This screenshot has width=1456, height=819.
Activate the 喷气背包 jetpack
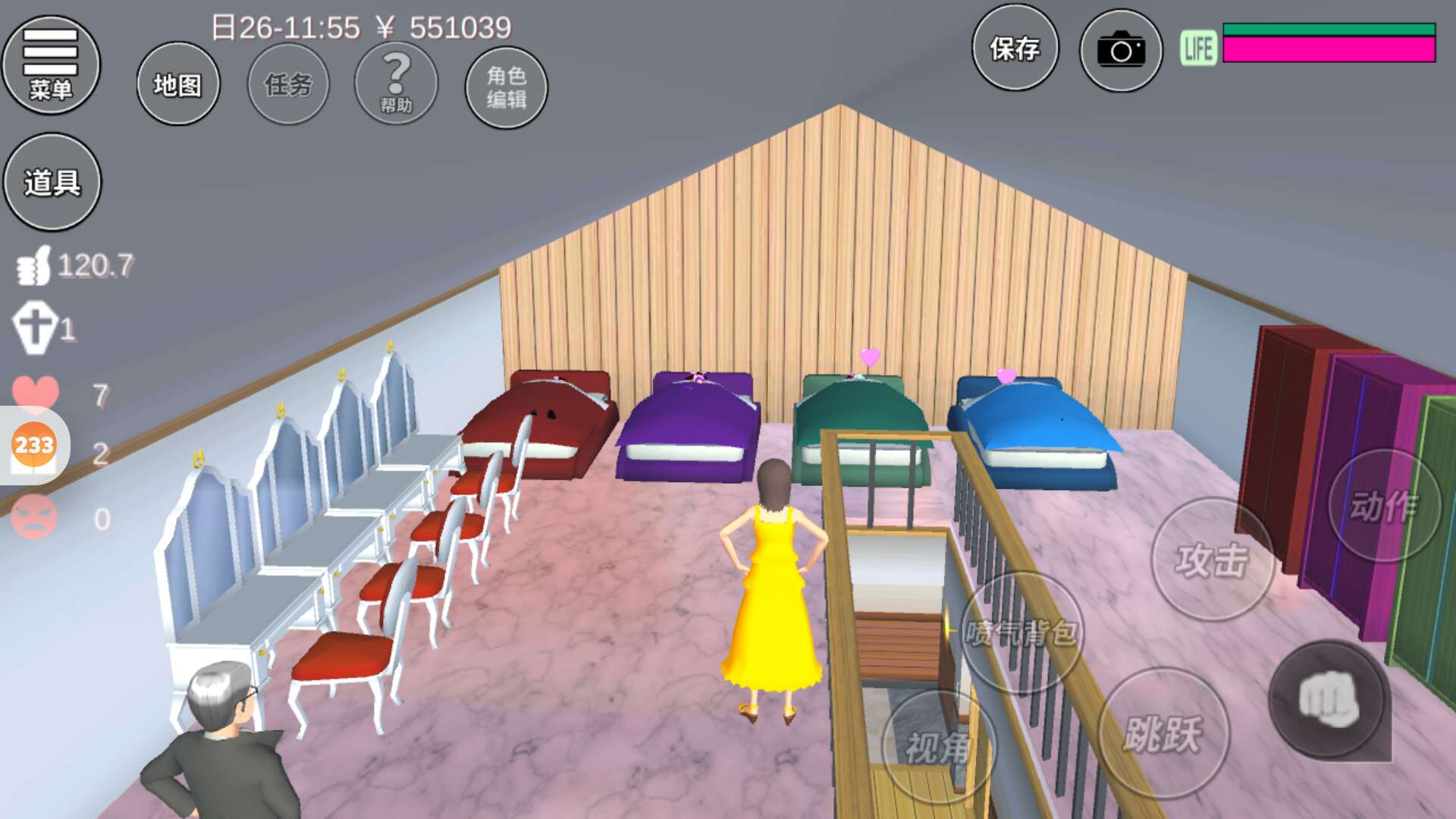pyautogui.click(x=1021, y=631)
